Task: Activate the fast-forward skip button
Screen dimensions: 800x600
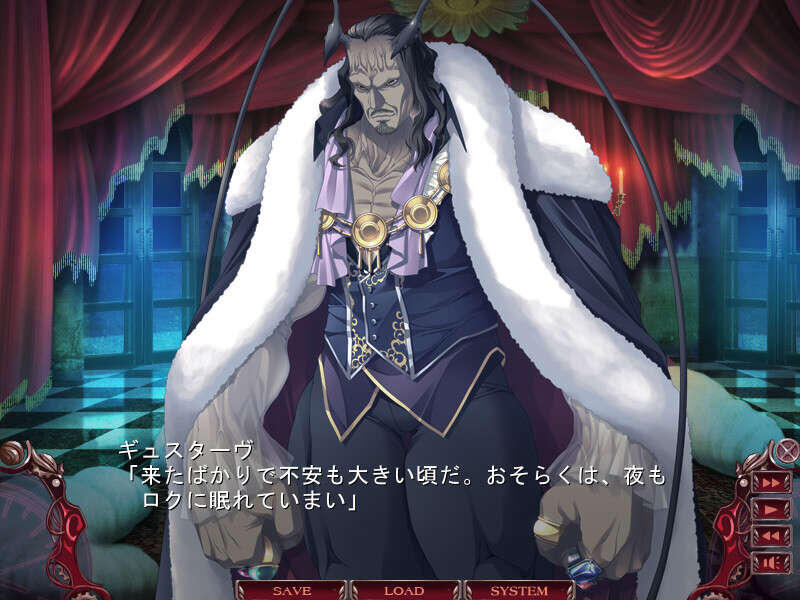Action: click(772, 482)
